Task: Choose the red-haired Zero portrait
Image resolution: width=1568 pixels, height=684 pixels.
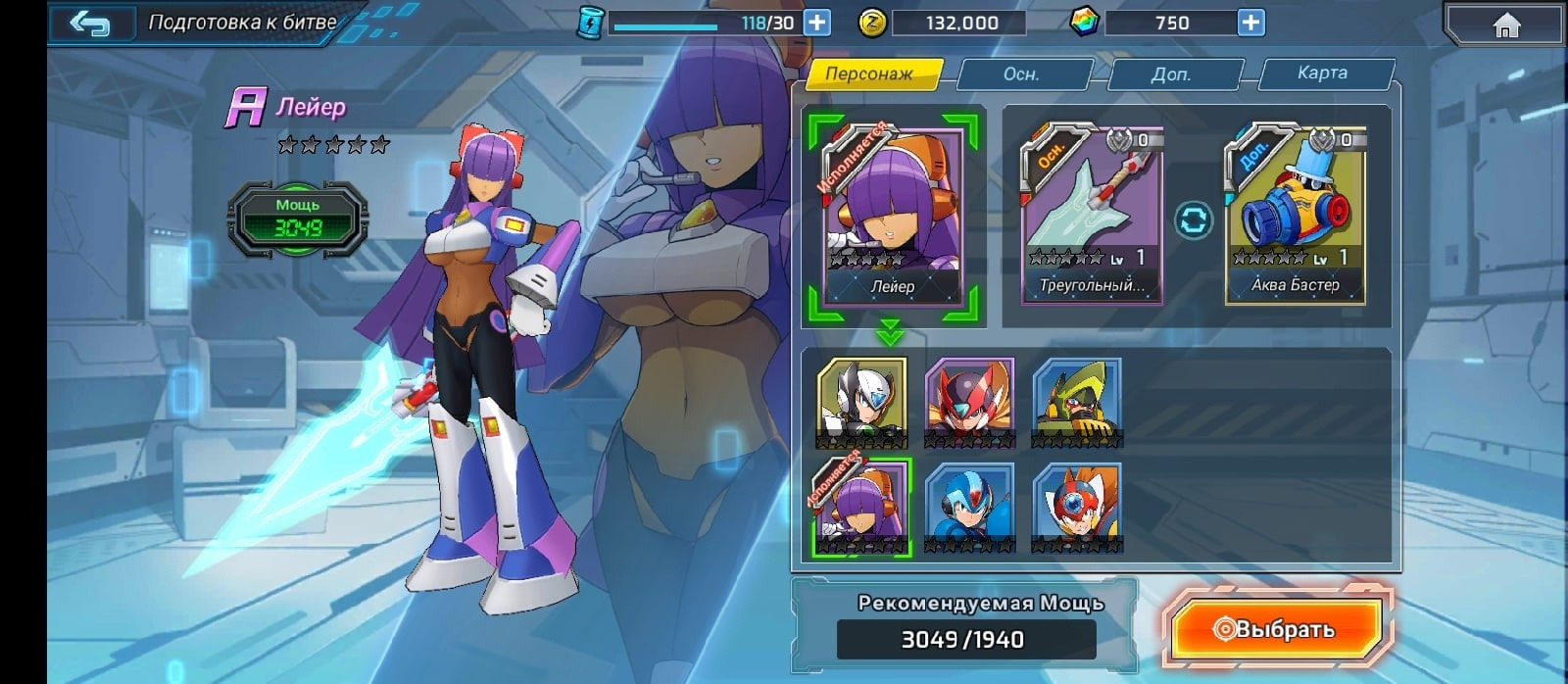Action: pos(969,402)
